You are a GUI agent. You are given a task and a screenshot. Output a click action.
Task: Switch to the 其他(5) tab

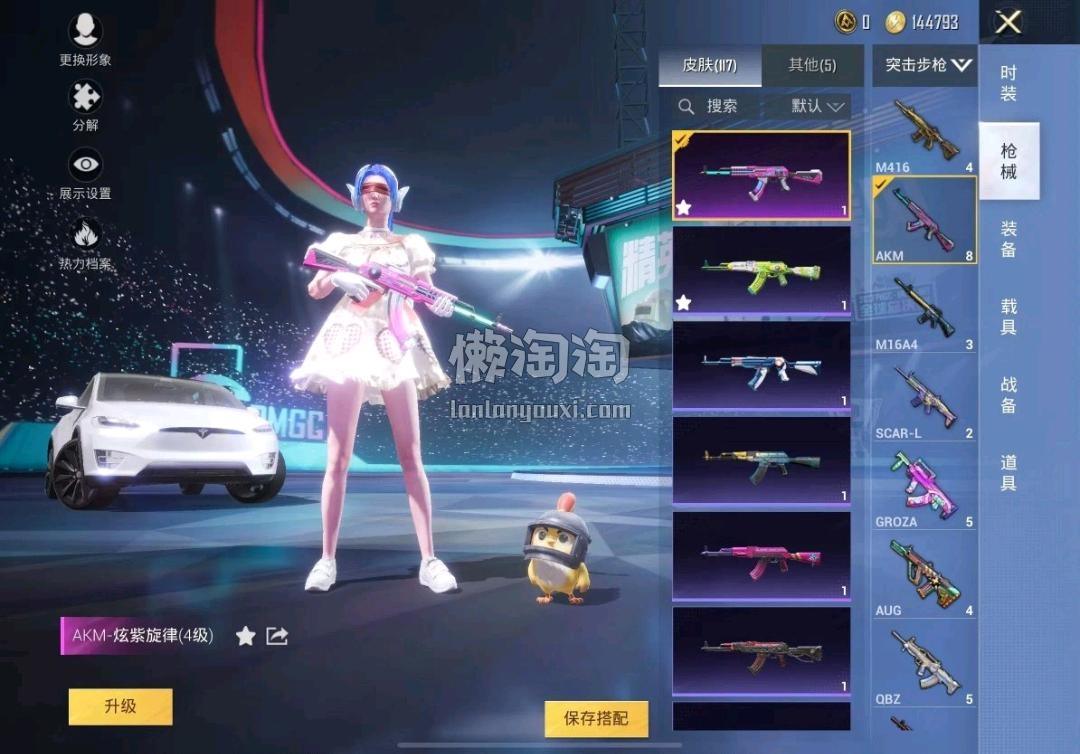coord(812,66)
